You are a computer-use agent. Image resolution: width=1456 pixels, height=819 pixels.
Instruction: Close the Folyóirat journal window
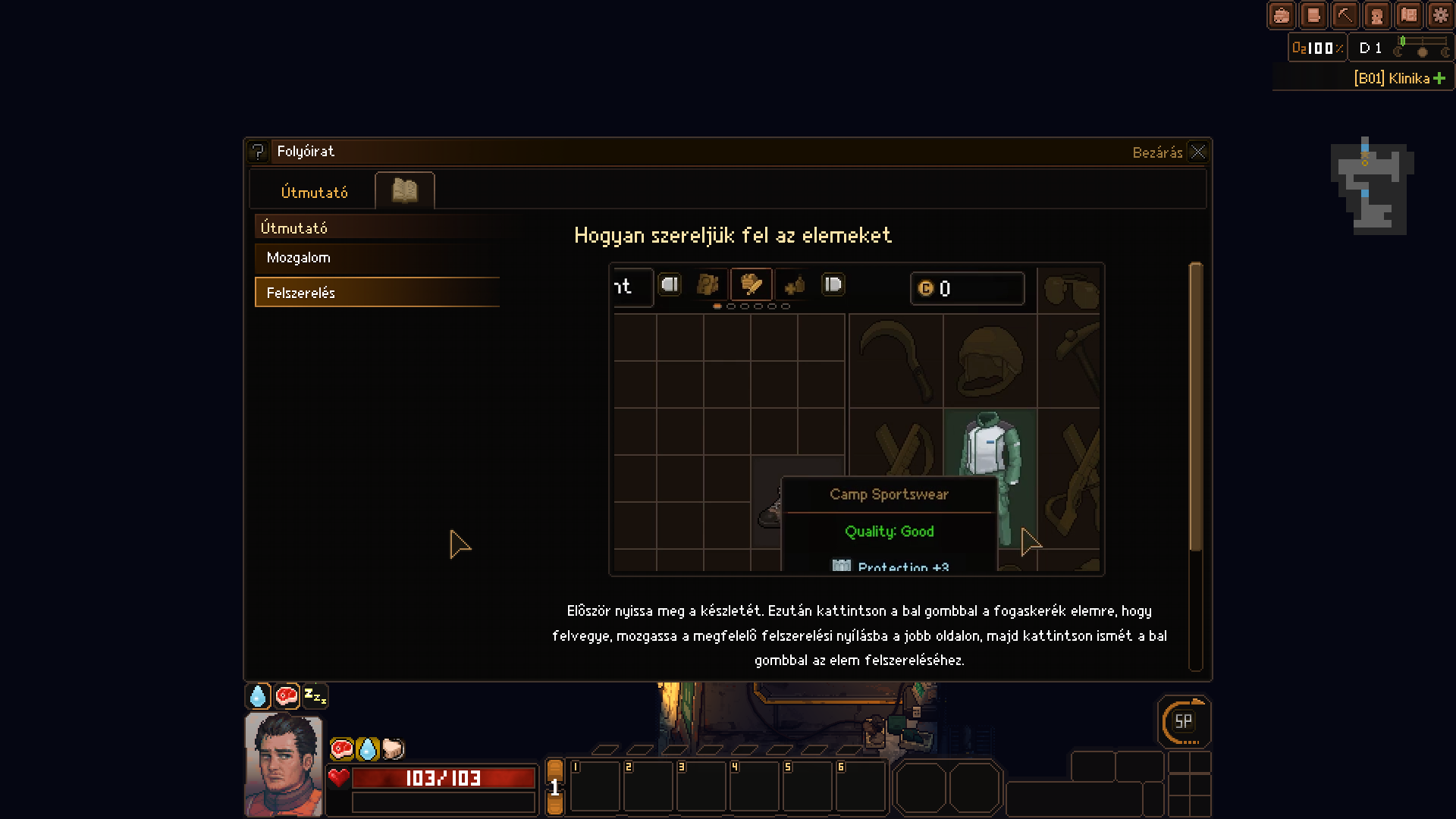point(1197,152)
